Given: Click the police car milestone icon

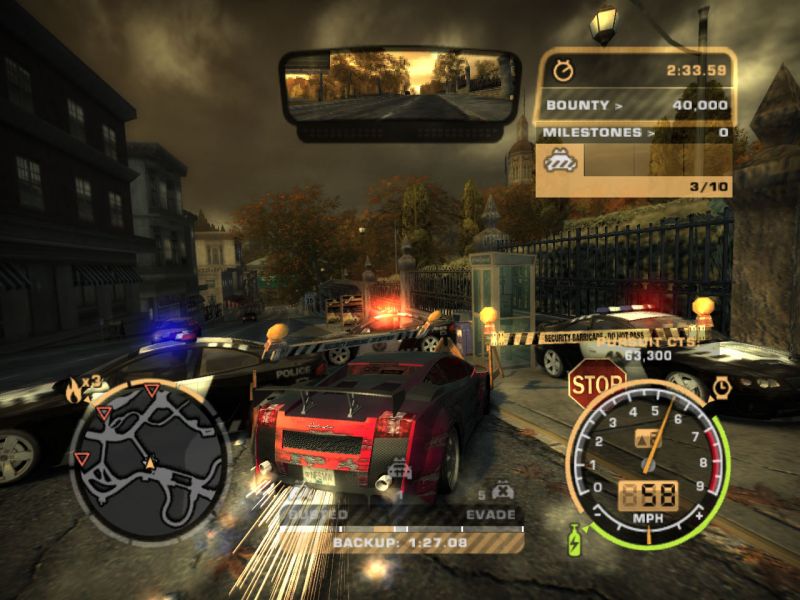Looking at the screenshot, I should click(x=555, y=158).
